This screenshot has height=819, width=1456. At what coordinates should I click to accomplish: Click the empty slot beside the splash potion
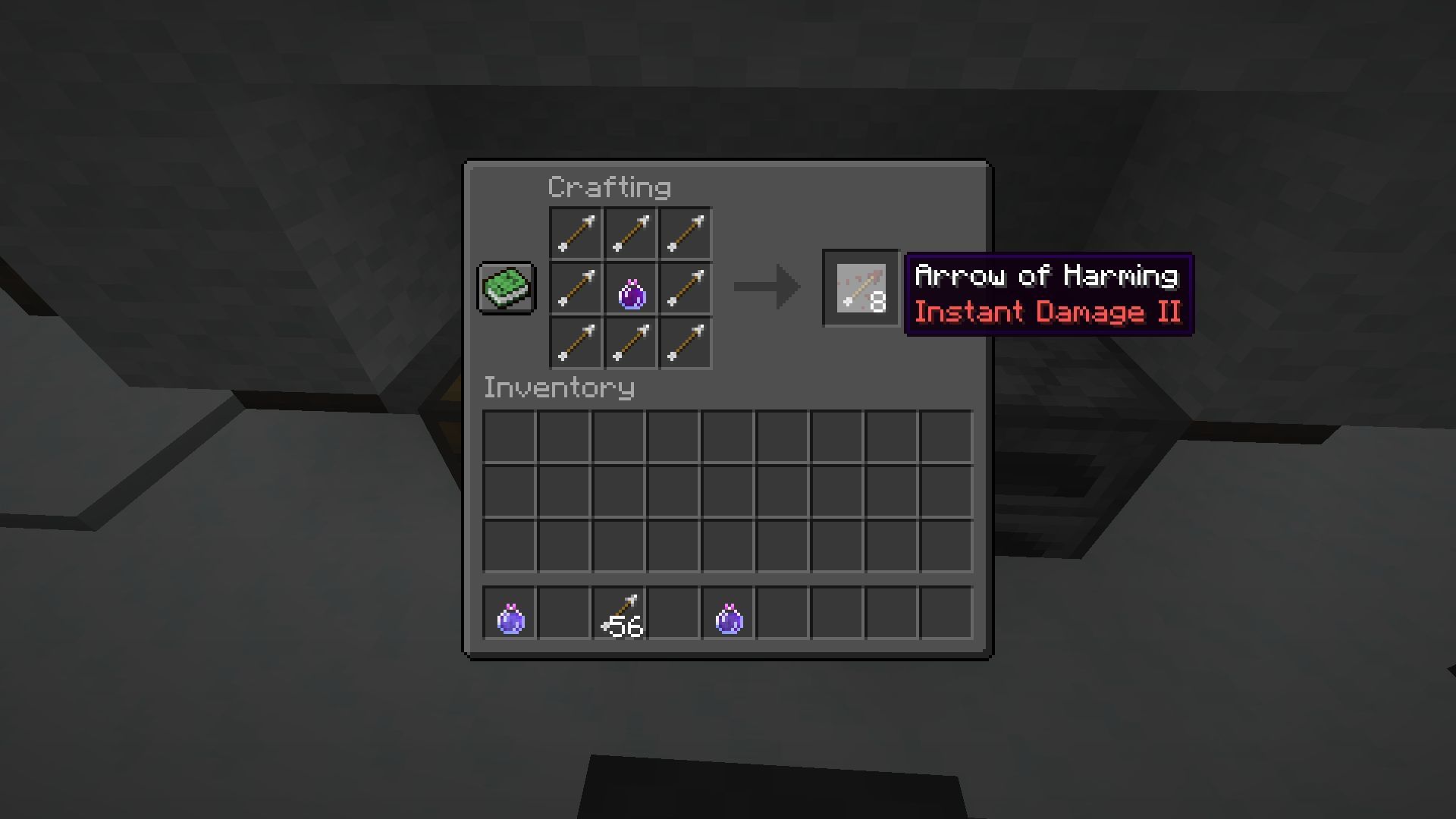tap(564, 616)
